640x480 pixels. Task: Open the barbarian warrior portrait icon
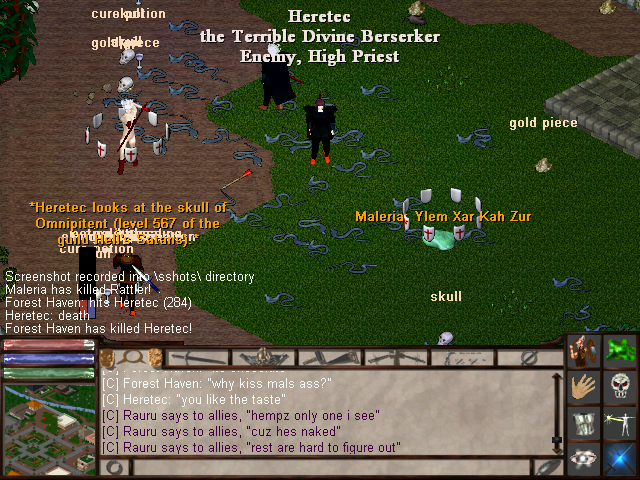[x=584, y=351]
